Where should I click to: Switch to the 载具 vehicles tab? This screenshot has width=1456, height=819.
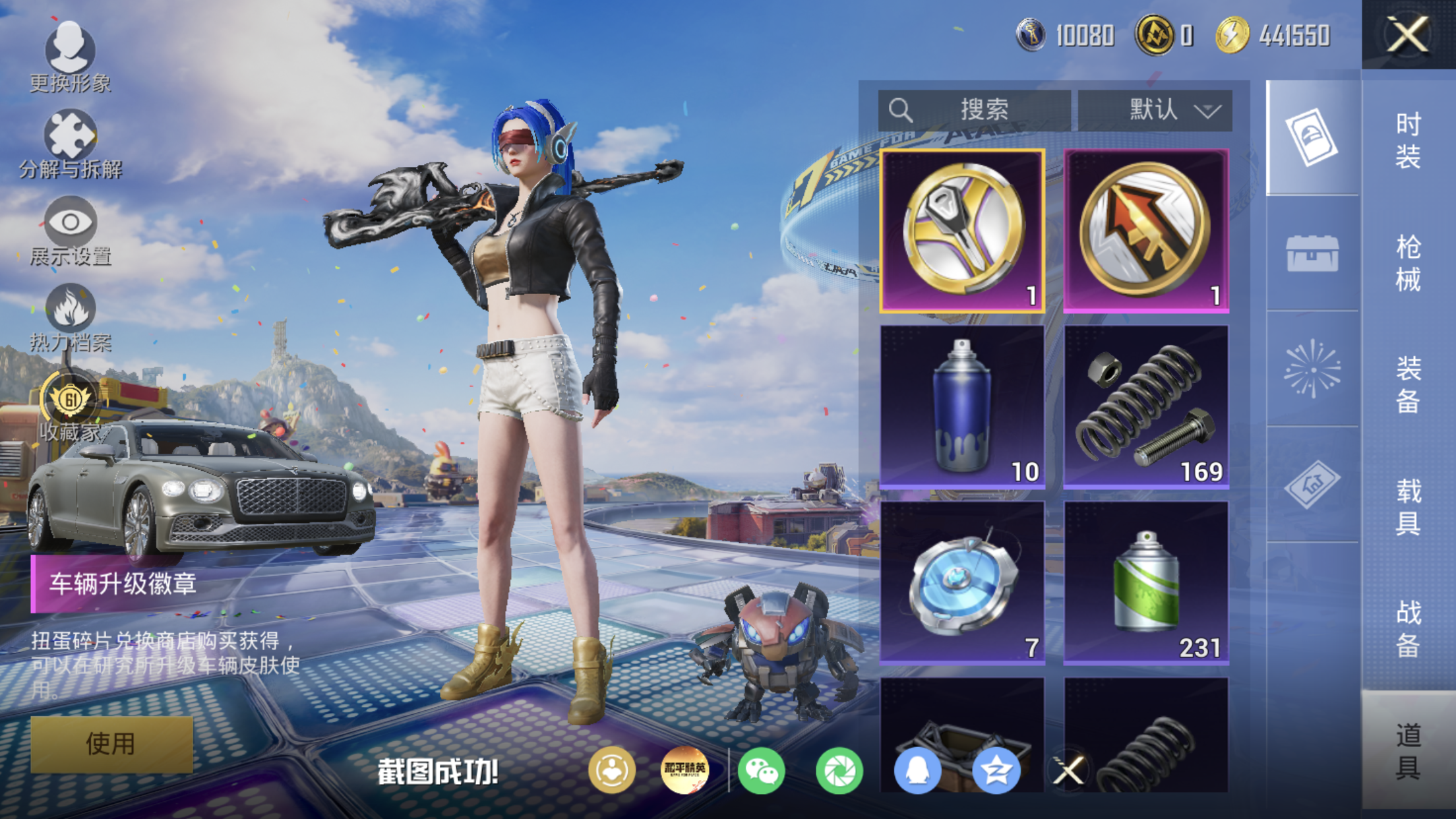(x=1408, y=506)
